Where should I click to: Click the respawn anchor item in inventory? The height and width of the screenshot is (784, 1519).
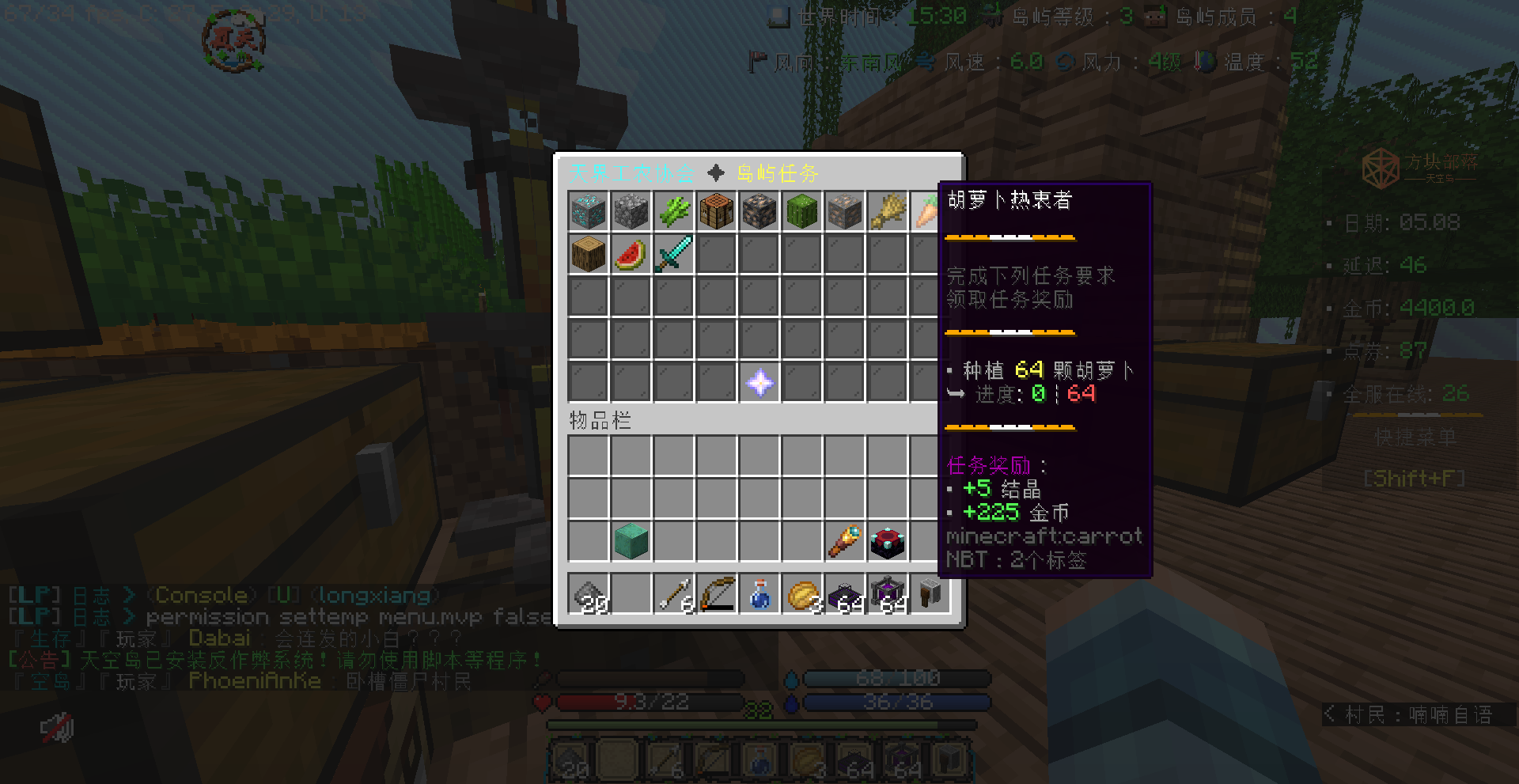pos(887,541)
